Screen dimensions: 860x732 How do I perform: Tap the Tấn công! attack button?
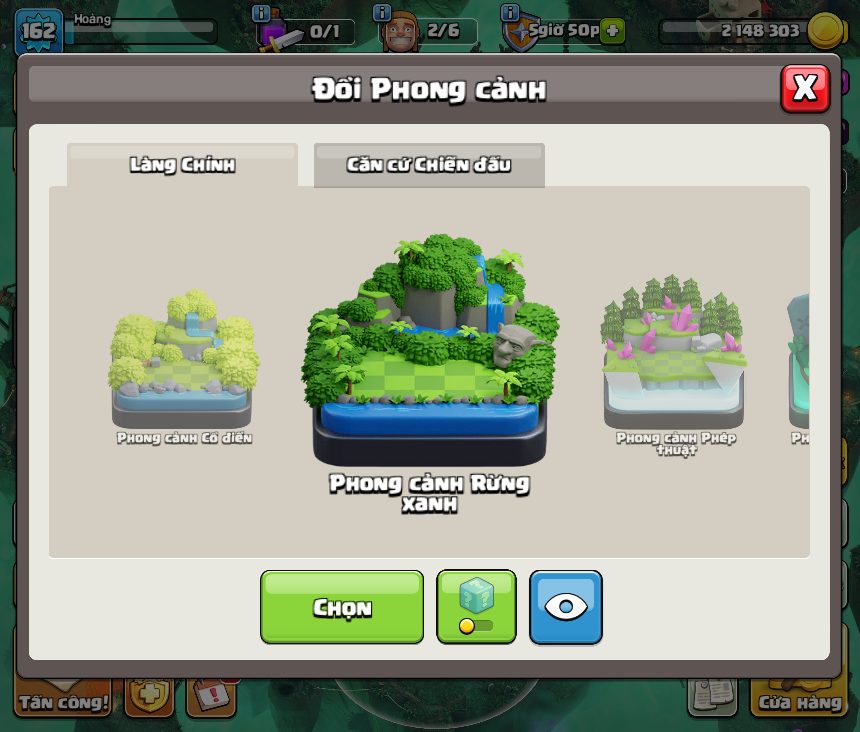(63, 701)
